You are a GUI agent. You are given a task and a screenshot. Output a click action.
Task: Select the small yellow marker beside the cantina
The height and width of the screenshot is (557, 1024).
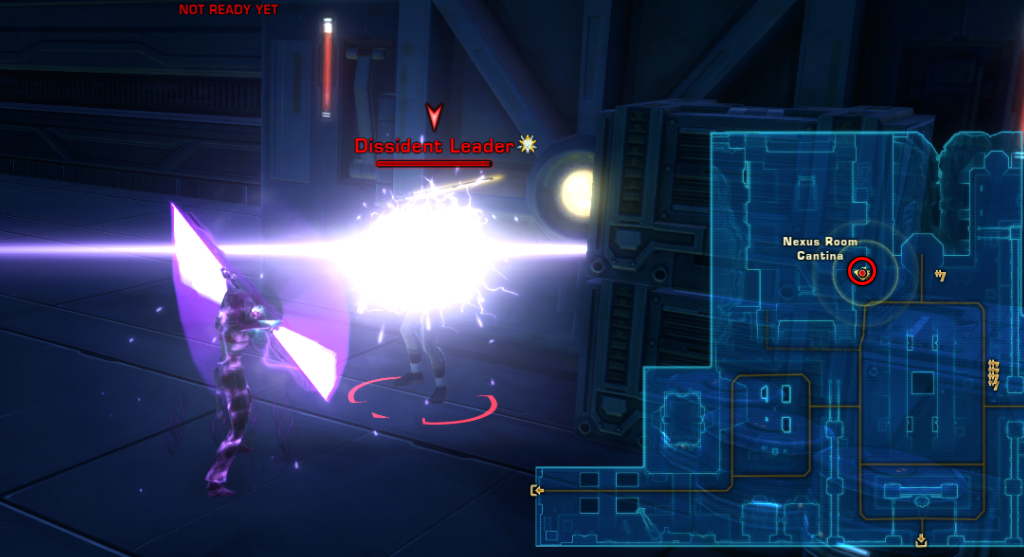click(940, 275)
